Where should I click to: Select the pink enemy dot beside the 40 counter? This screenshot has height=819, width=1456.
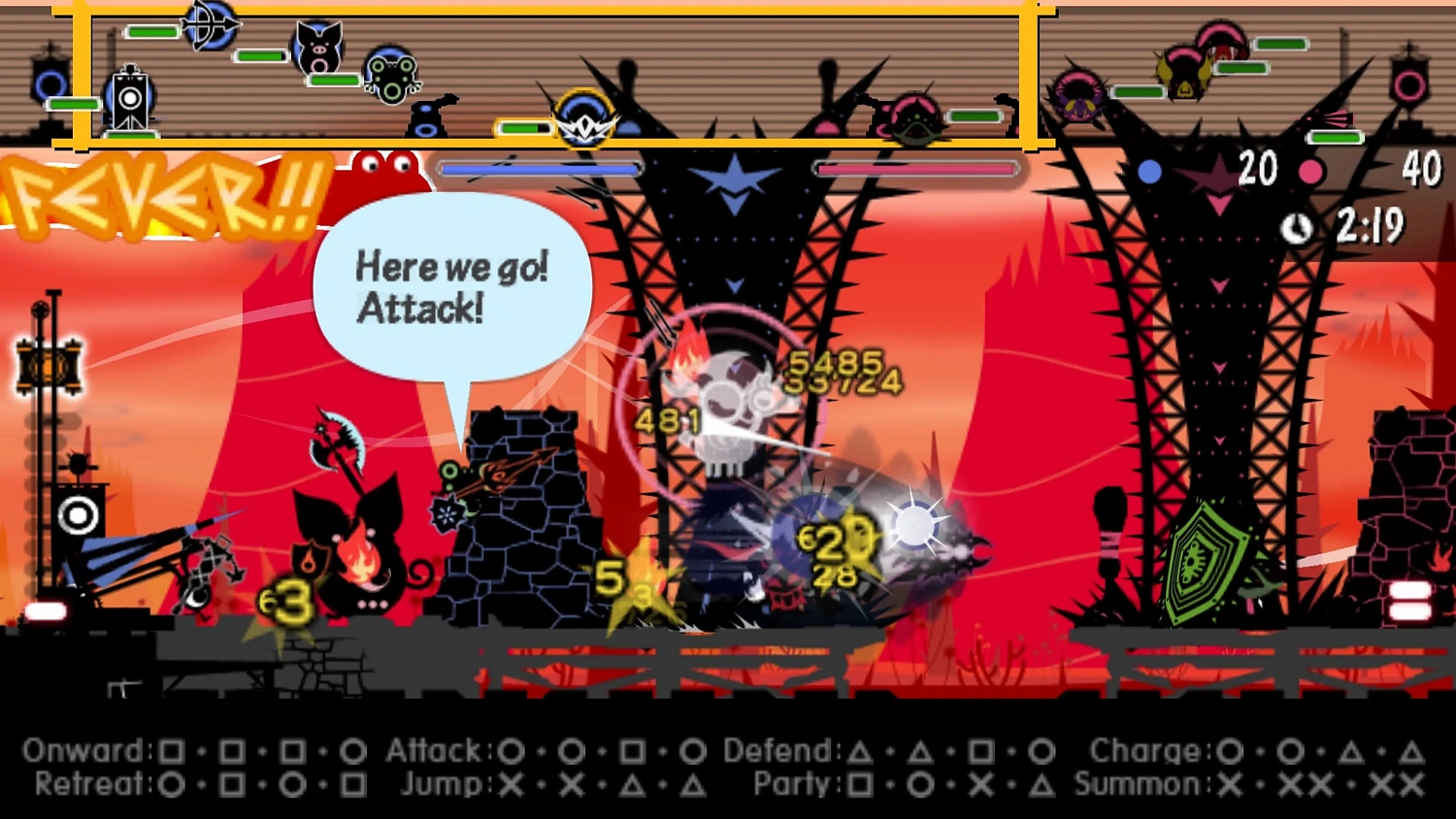pyautogui.click(x=1313, y=172)
